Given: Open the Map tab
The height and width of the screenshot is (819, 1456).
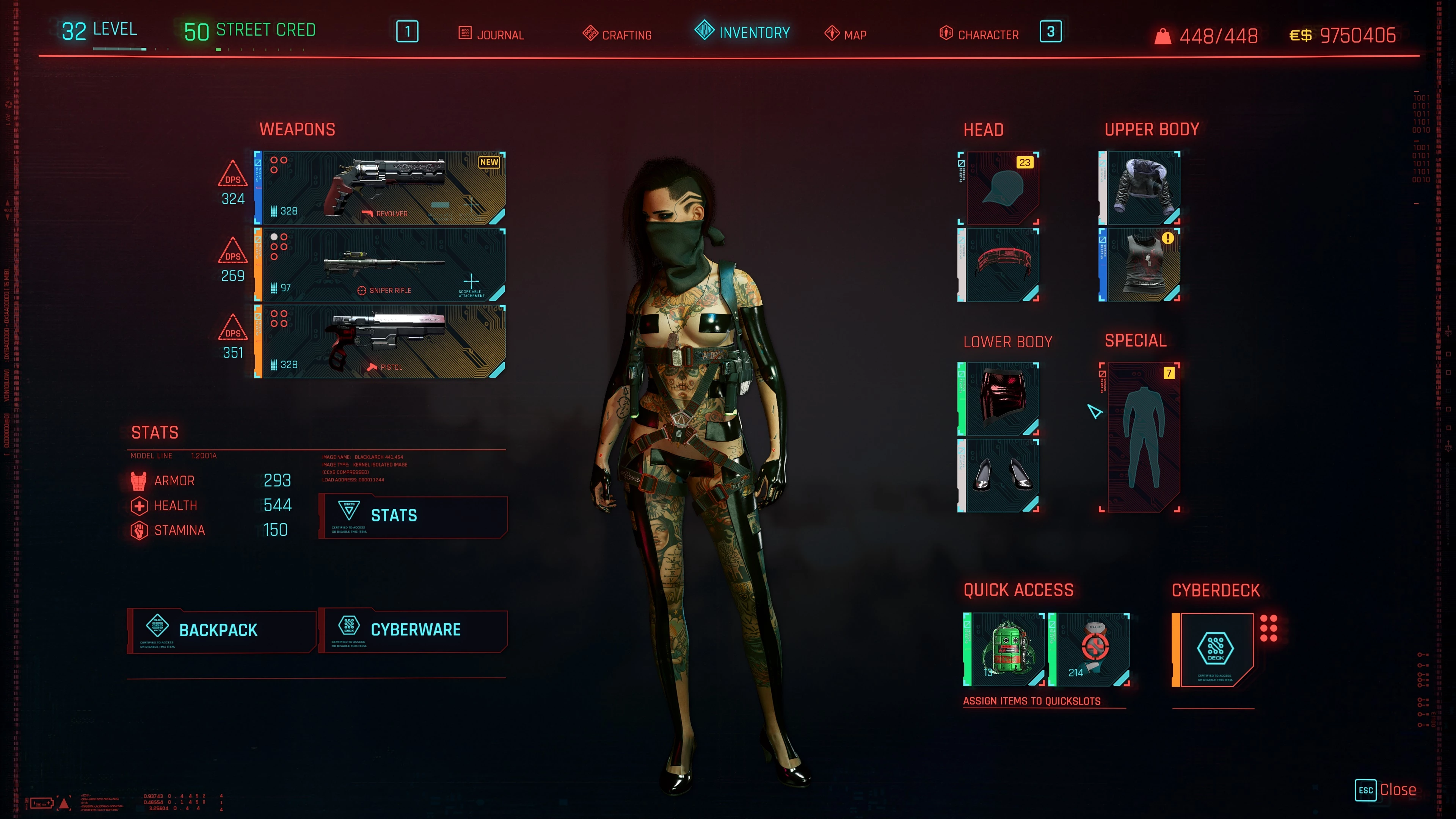Looking at the screenshot, I should (x=846, y=35).
